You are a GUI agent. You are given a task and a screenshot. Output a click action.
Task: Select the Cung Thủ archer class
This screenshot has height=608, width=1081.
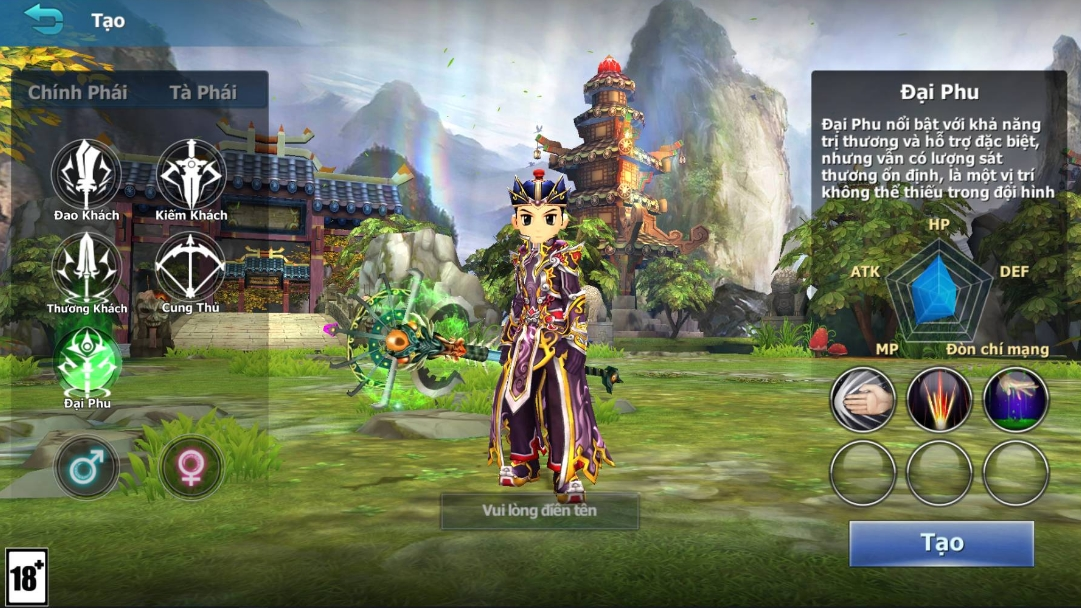(190, 267)
